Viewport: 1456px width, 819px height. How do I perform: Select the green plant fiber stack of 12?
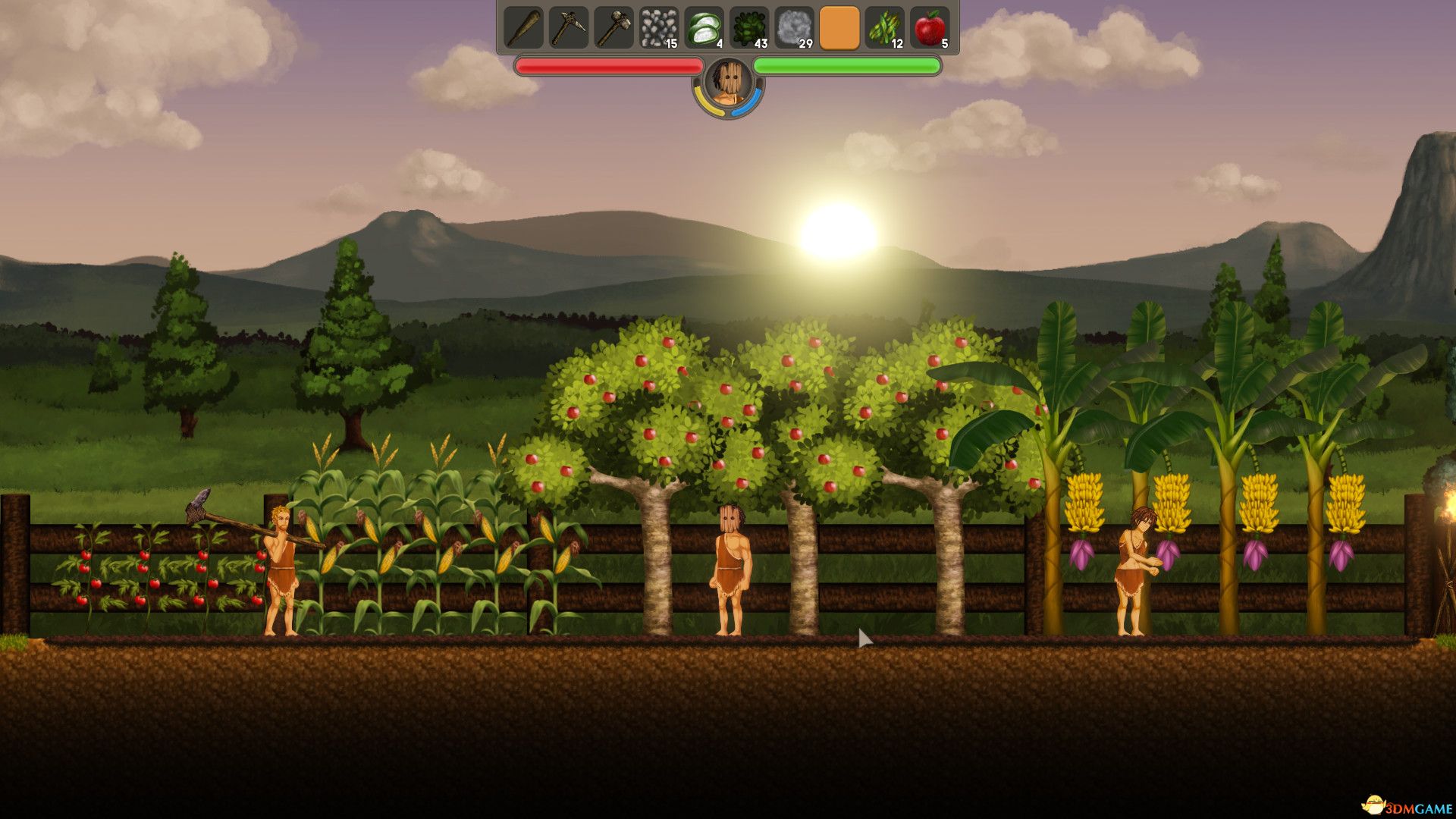884,28
